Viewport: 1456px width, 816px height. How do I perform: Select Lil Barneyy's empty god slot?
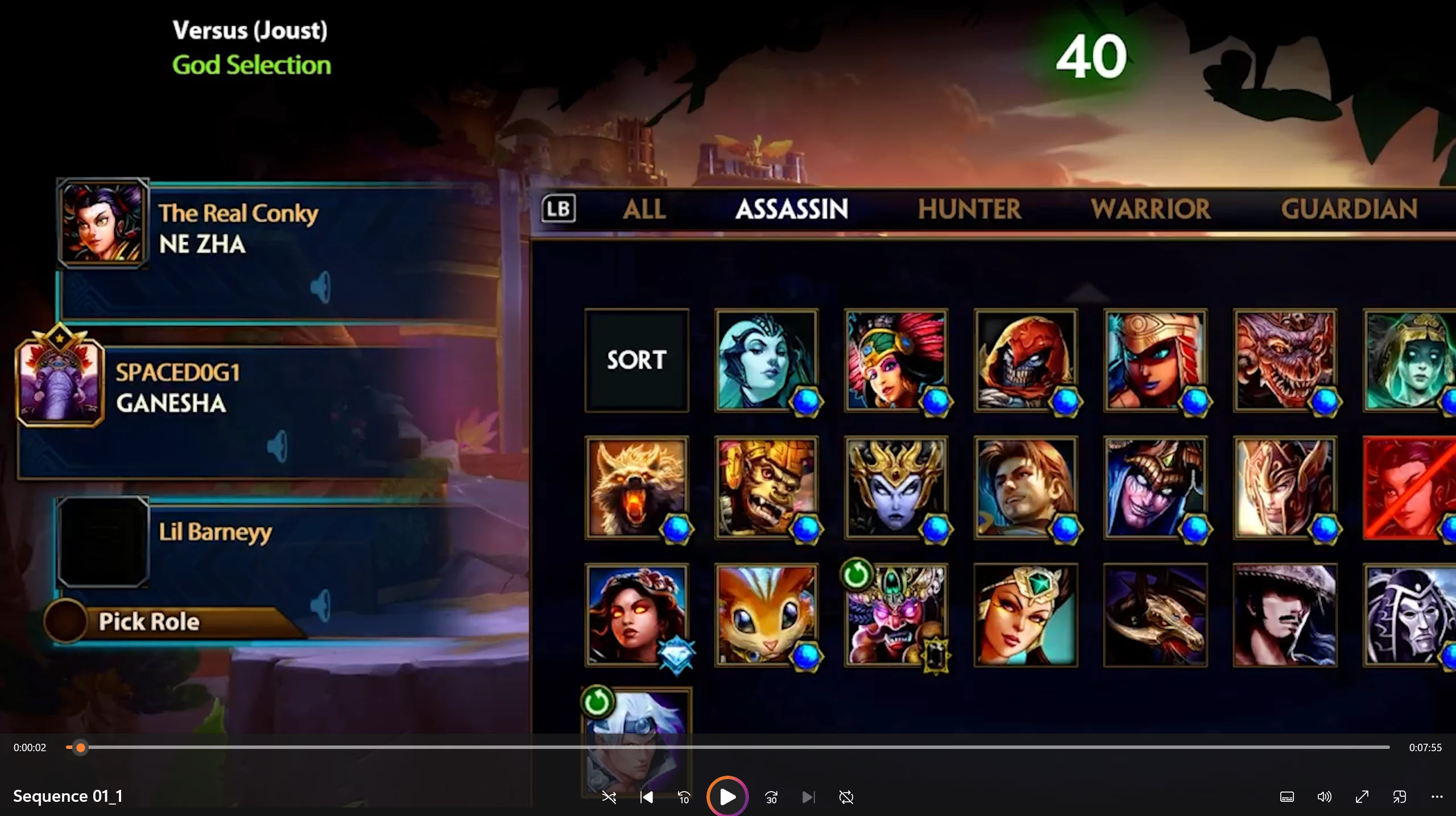103,542
